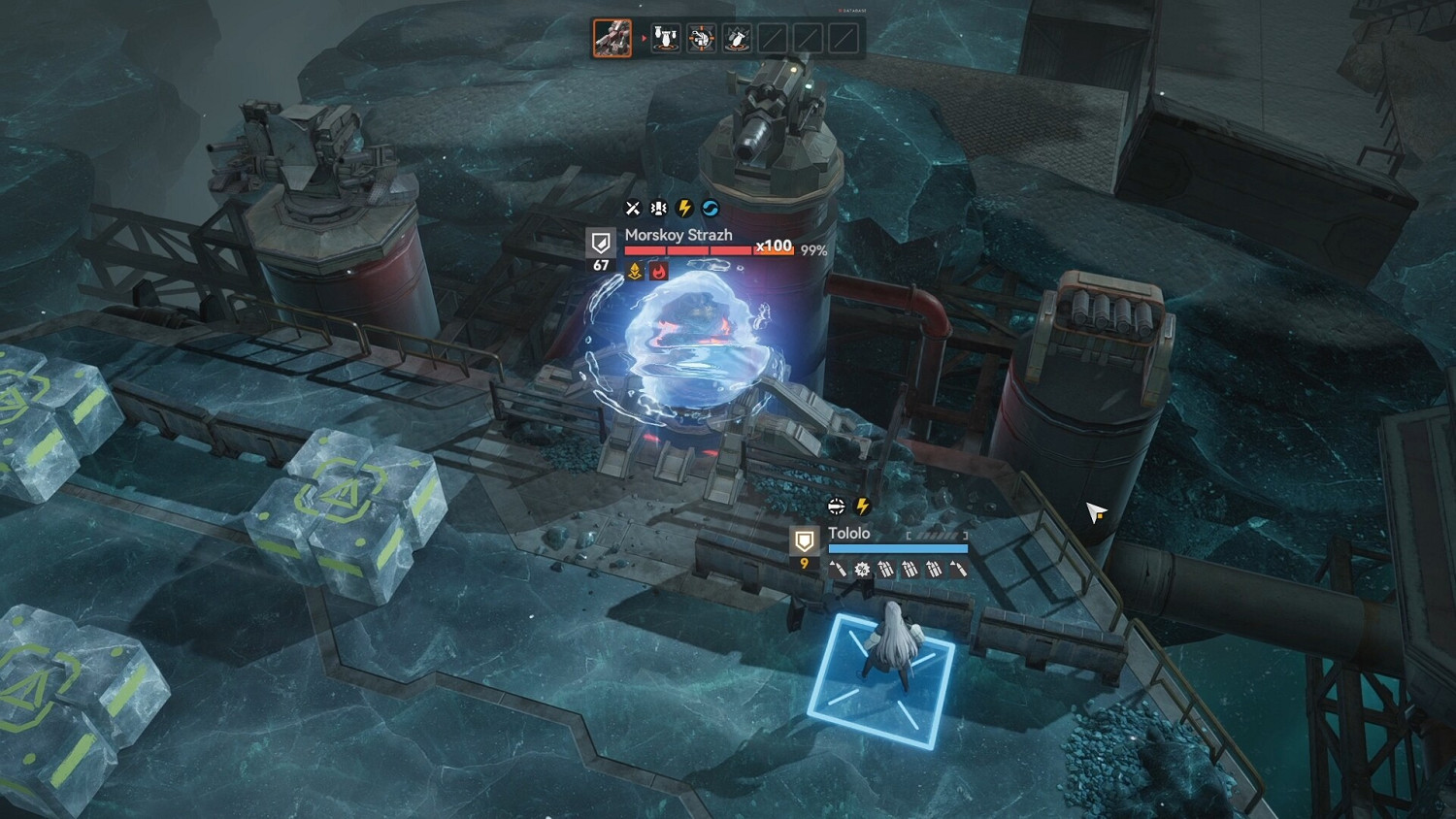
Task: Open the red arrow next to the unit portrait
Action: [644, 39]
